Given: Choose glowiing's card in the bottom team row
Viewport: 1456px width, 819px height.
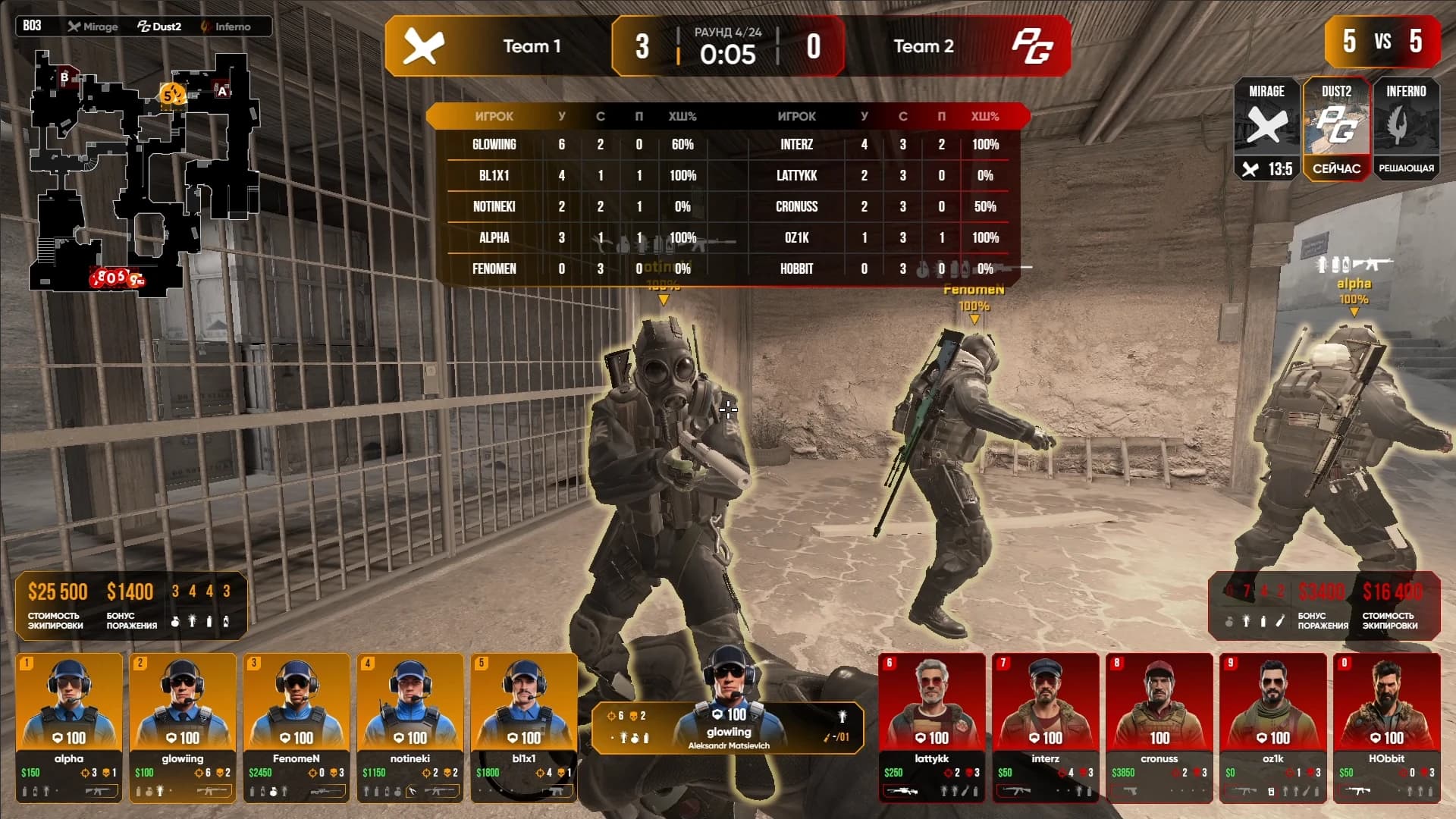Looking at the screenshot, I should pyautogui.click(x=183, y=726).
